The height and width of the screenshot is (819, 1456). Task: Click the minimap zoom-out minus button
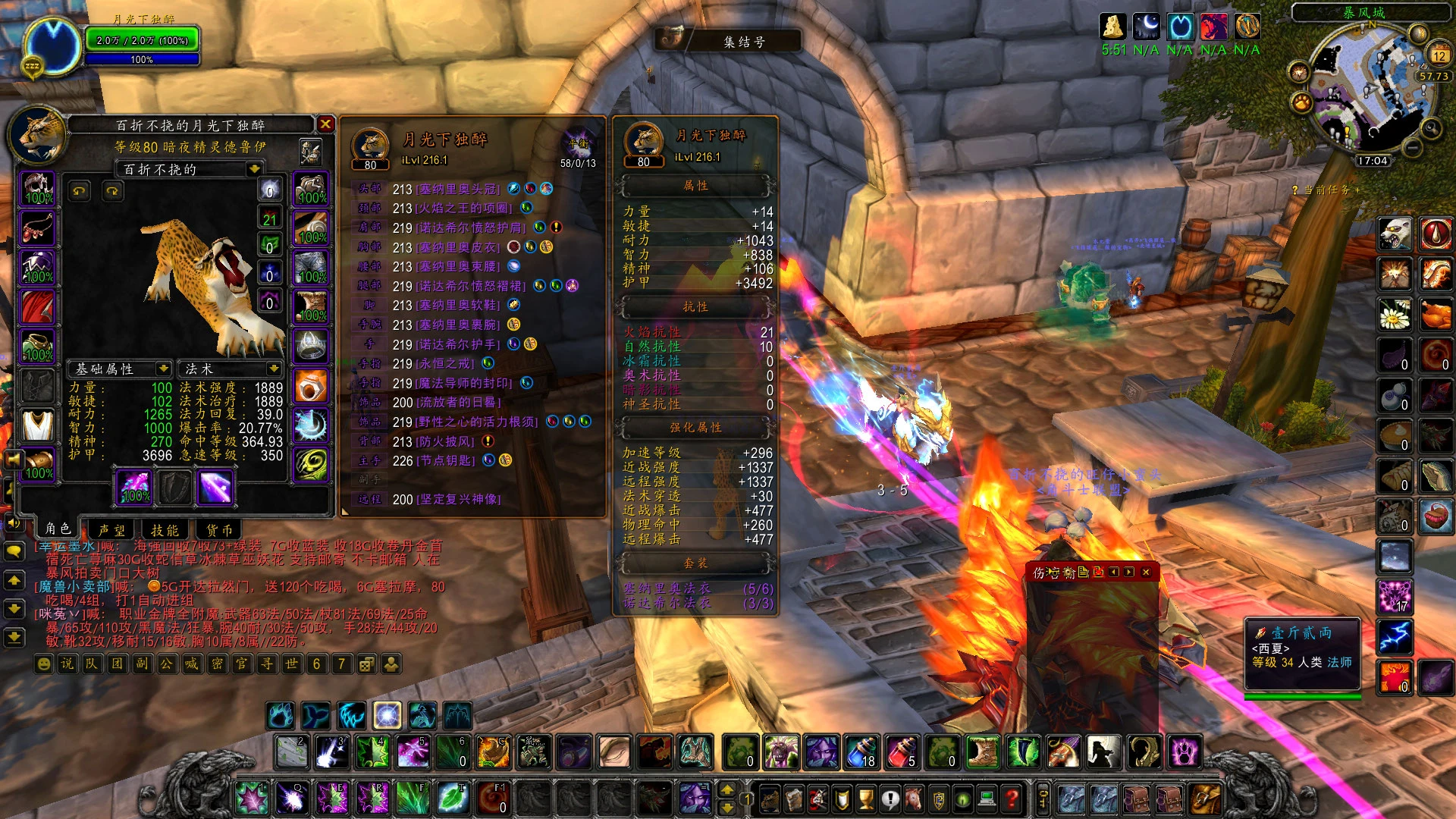pos(1411,146)
